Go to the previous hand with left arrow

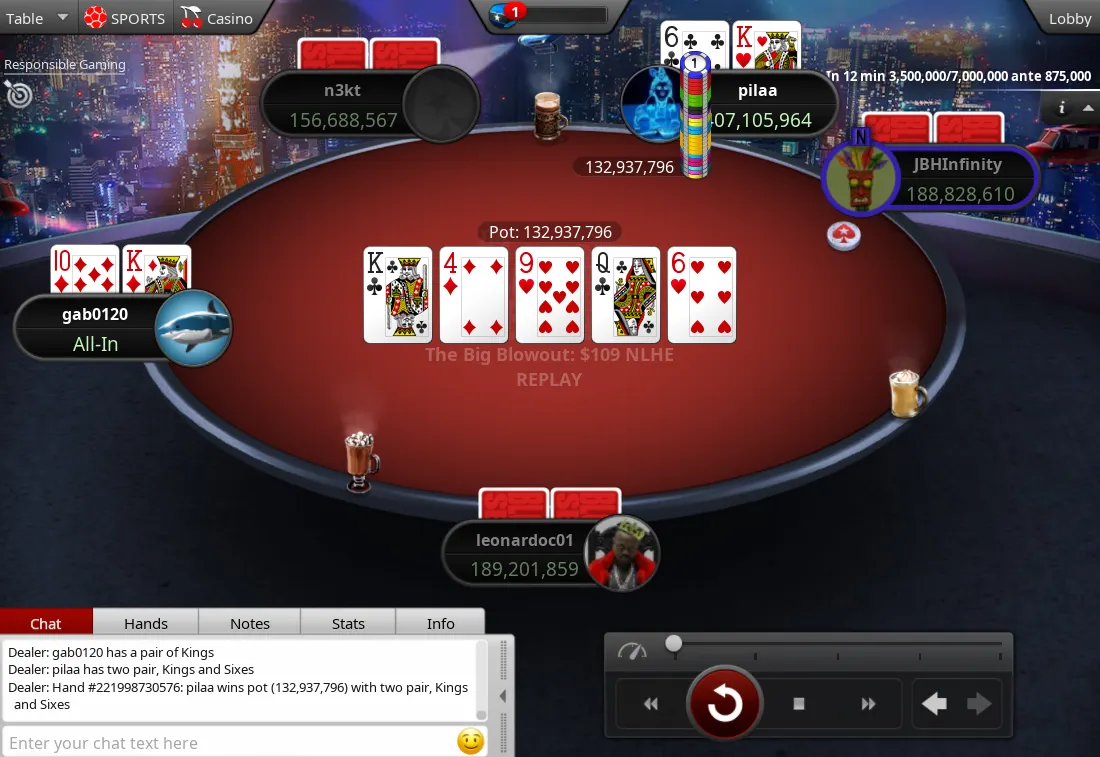pos(934,704)
